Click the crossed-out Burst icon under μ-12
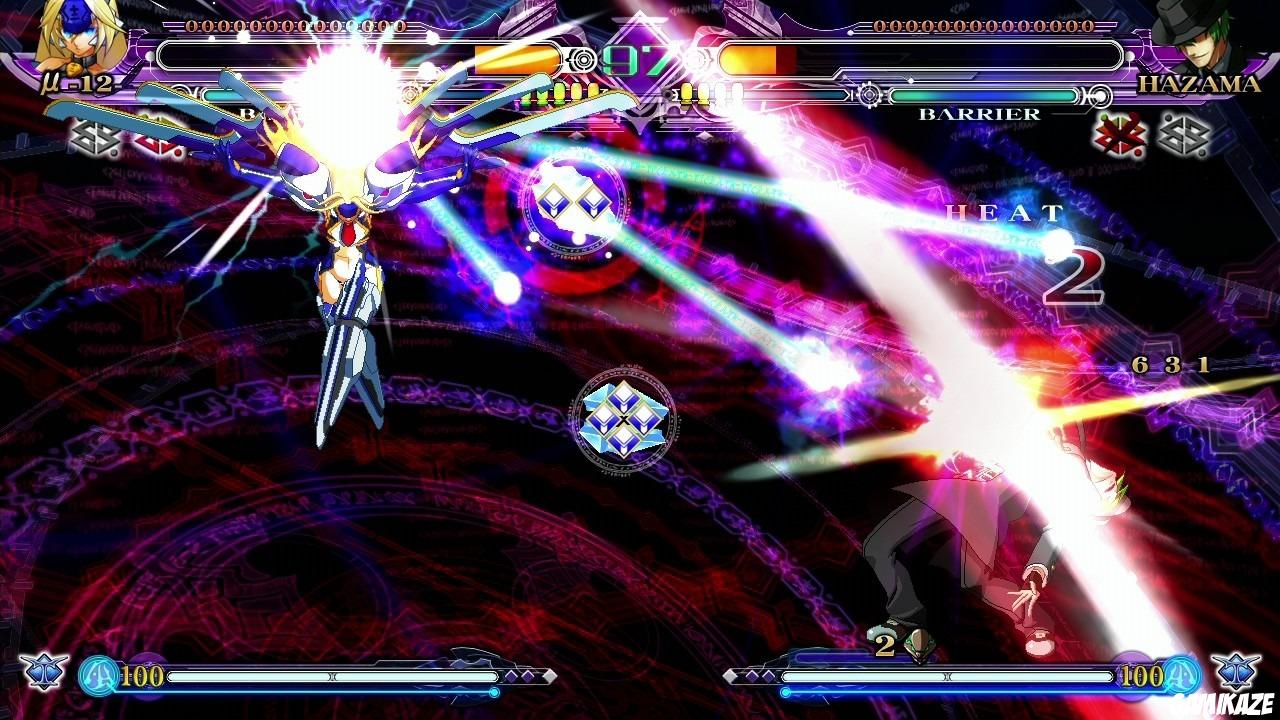The height and width of the screenshot is (720, 1280). (157, 143)
